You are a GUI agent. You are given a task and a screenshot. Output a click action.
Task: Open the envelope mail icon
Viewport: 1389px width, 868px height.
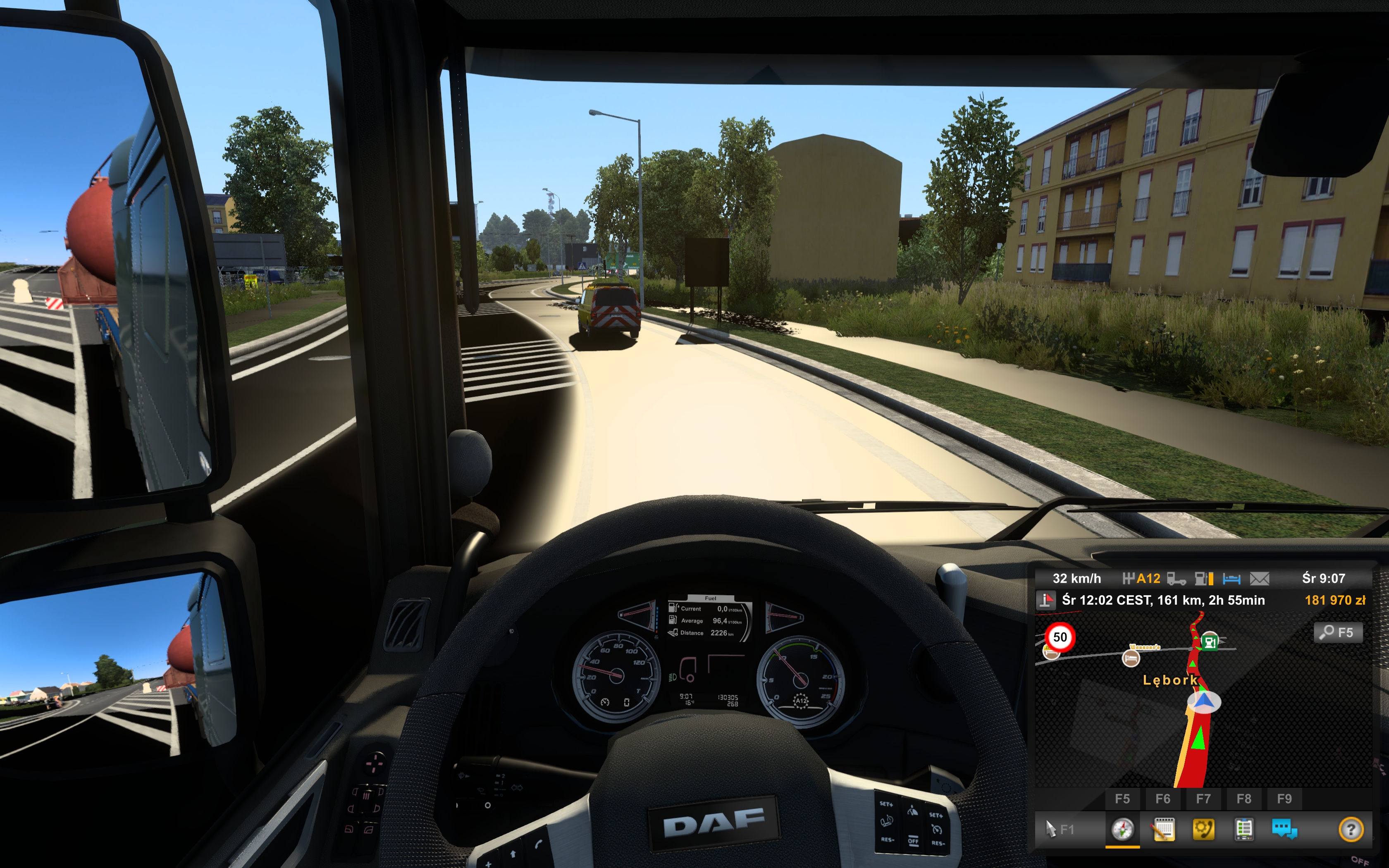[1259, 579]
